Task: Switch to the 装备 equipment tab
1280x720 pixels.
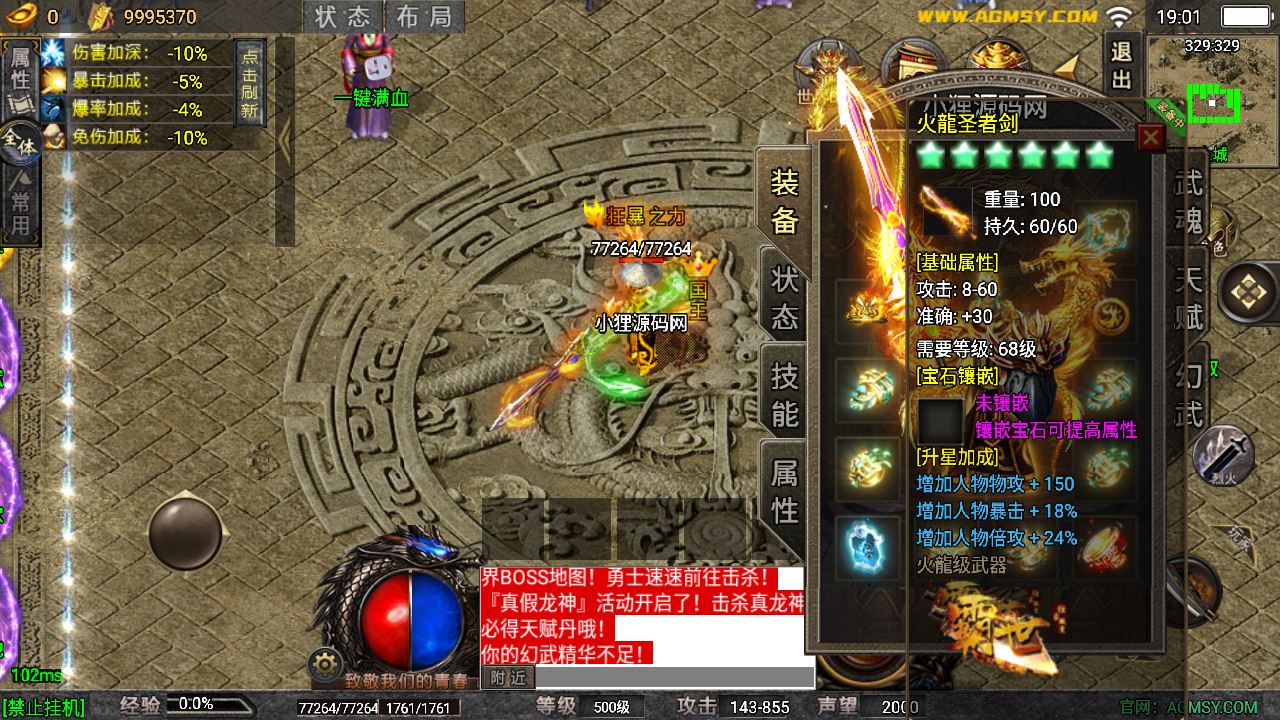Action: pos(784,199)
